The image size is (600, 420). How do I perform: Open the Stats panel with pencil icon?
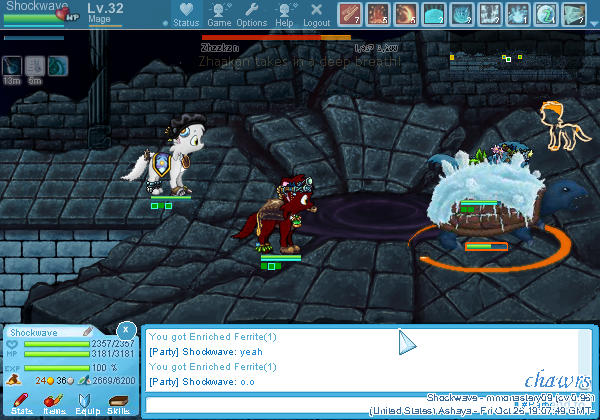[22, 403]
